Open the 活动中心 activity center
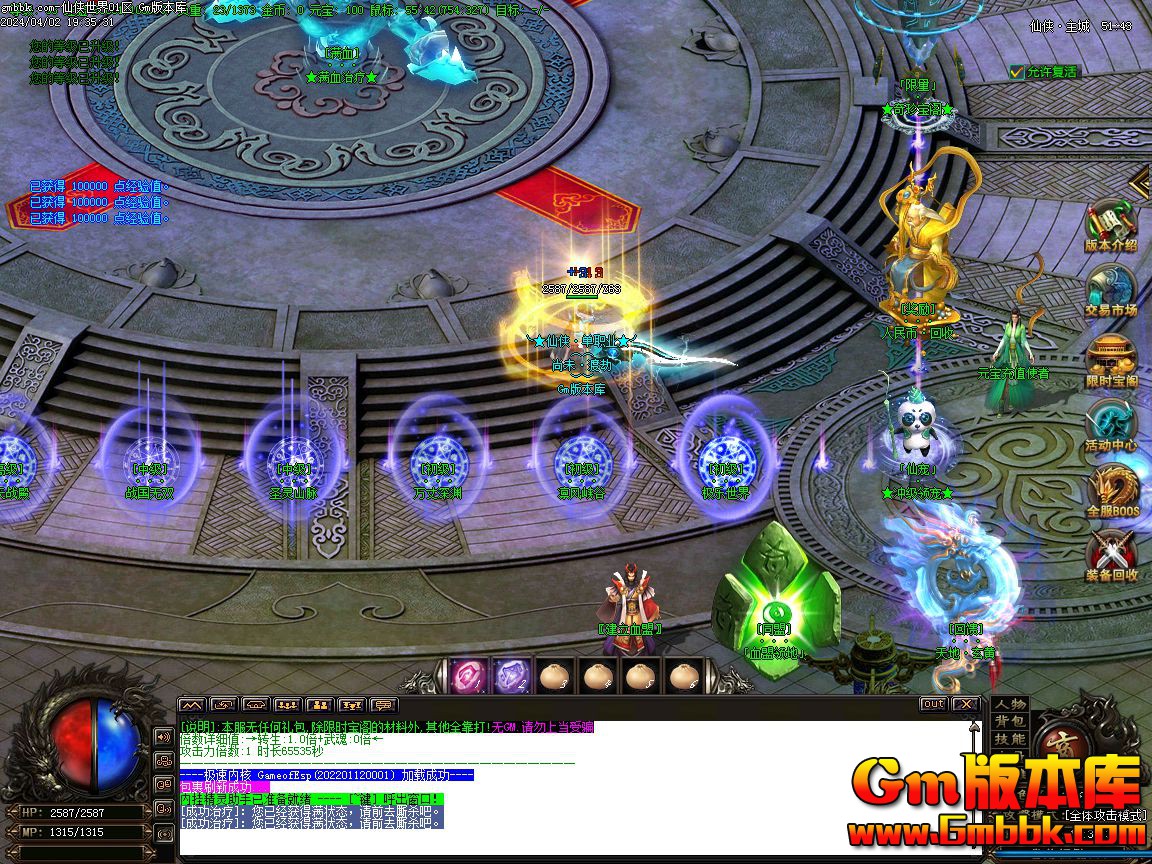The height and width of the screenshot is (864, 1152). 1111,424
